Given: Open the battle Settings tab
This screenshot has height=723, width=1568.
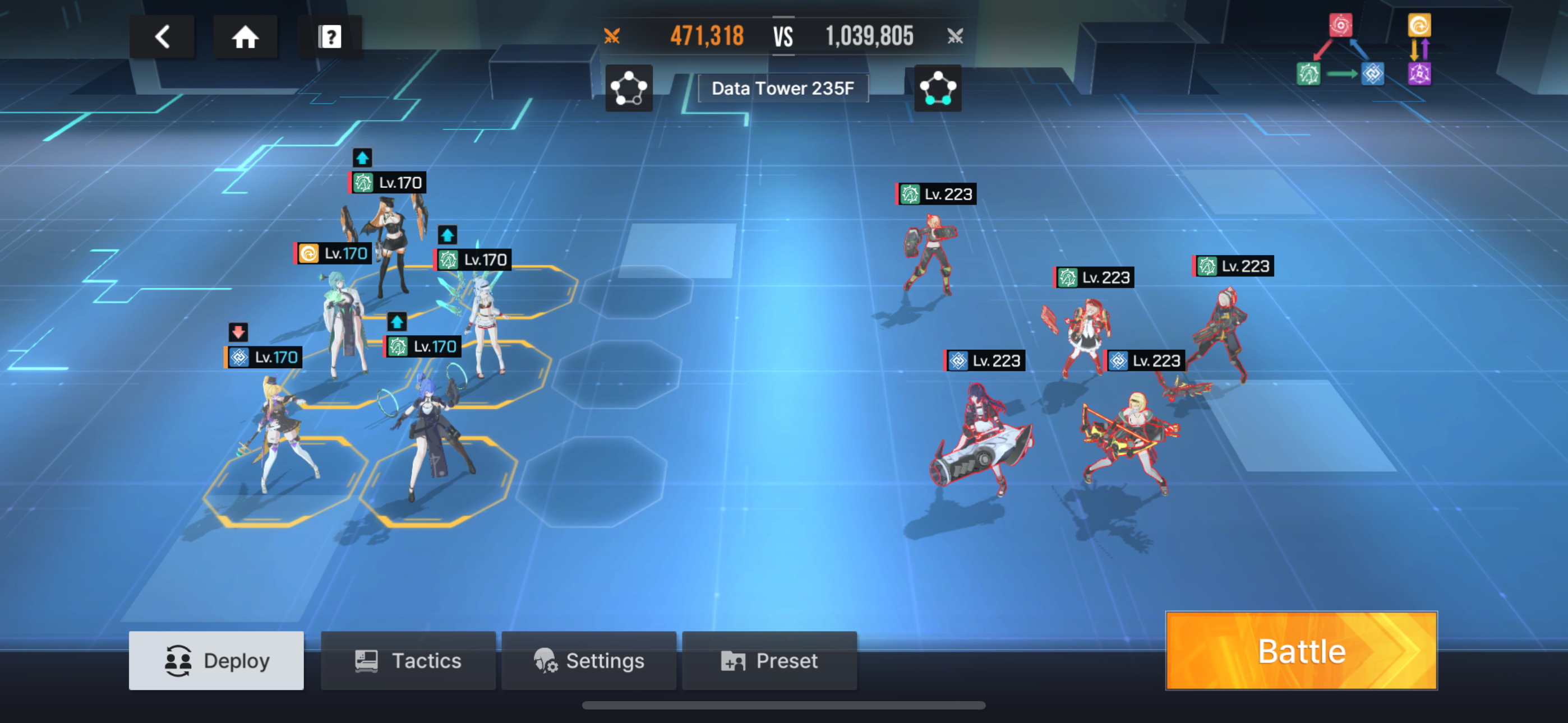Looking at the screenshot, I should (589, 660).
